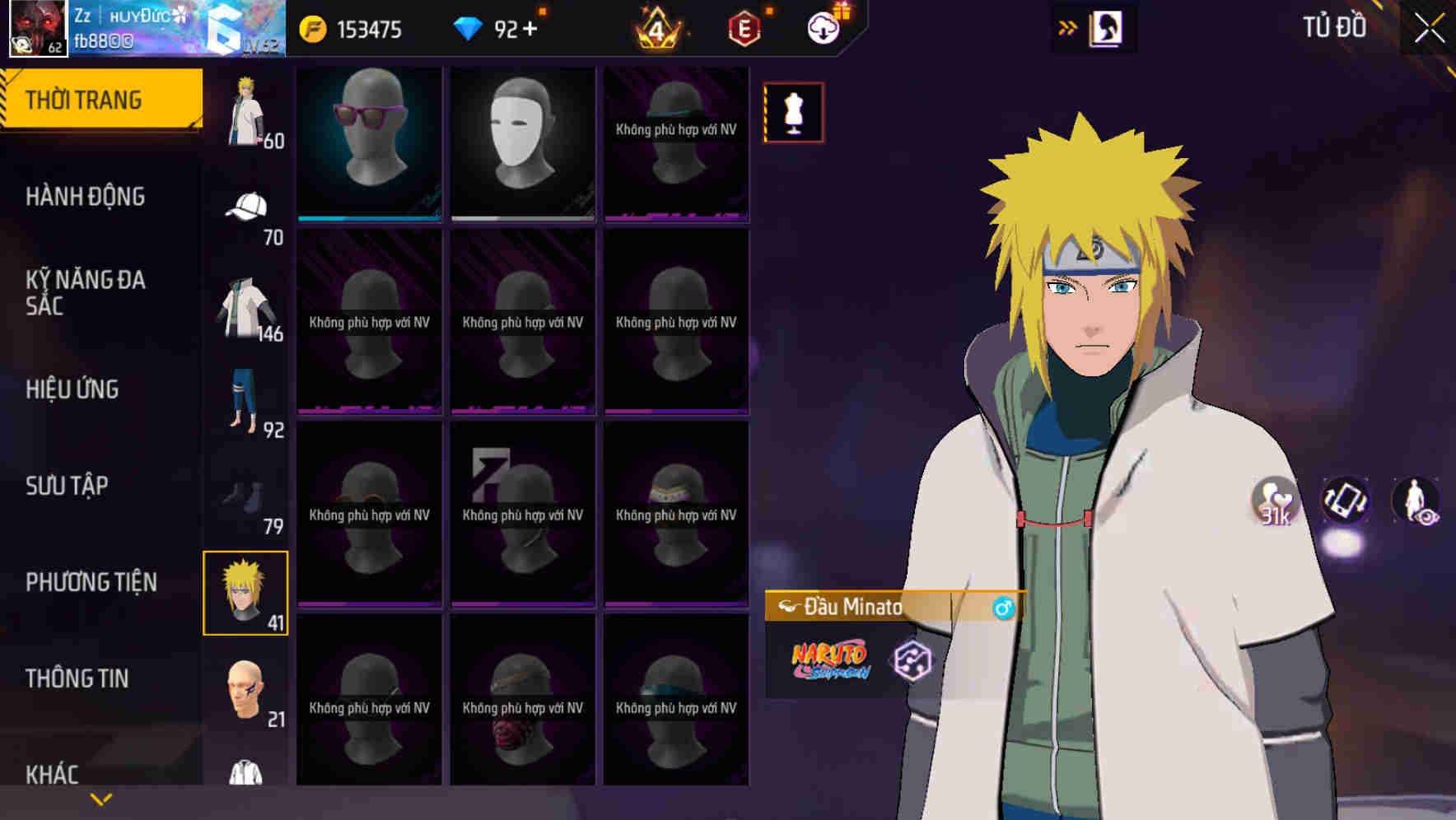Open the cap headwear category
Viewport: 1456px width, 820px height.
(246, 204)
